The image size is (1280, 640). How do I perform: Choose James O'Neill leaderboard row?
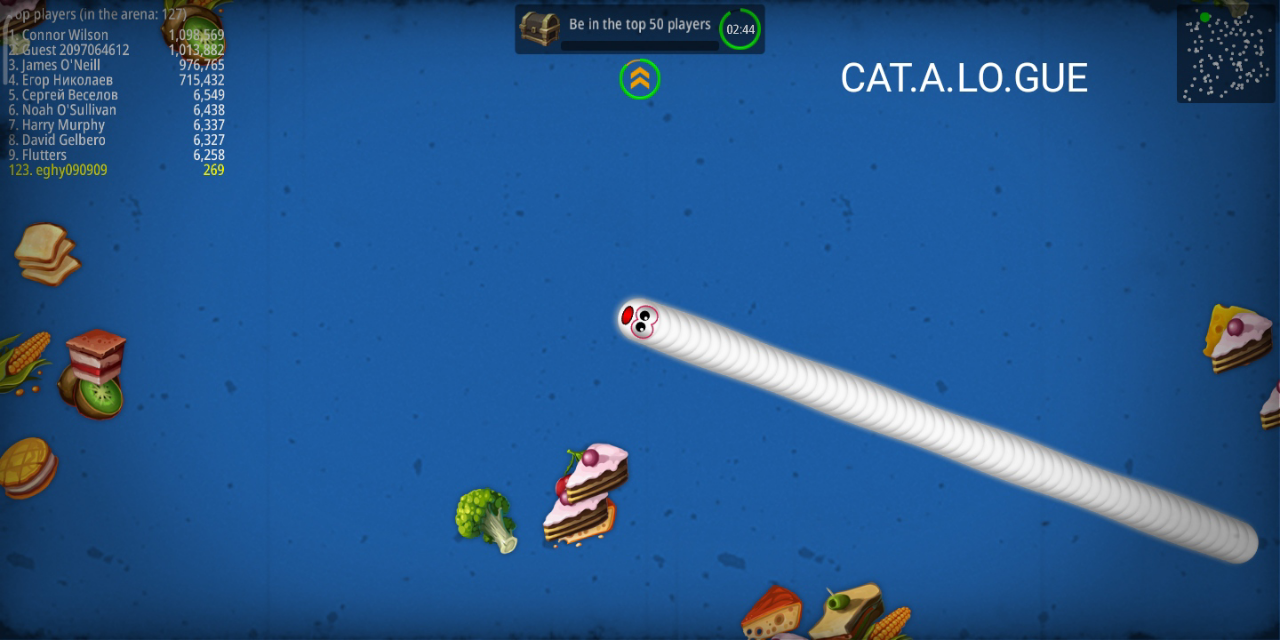[116, 65]
